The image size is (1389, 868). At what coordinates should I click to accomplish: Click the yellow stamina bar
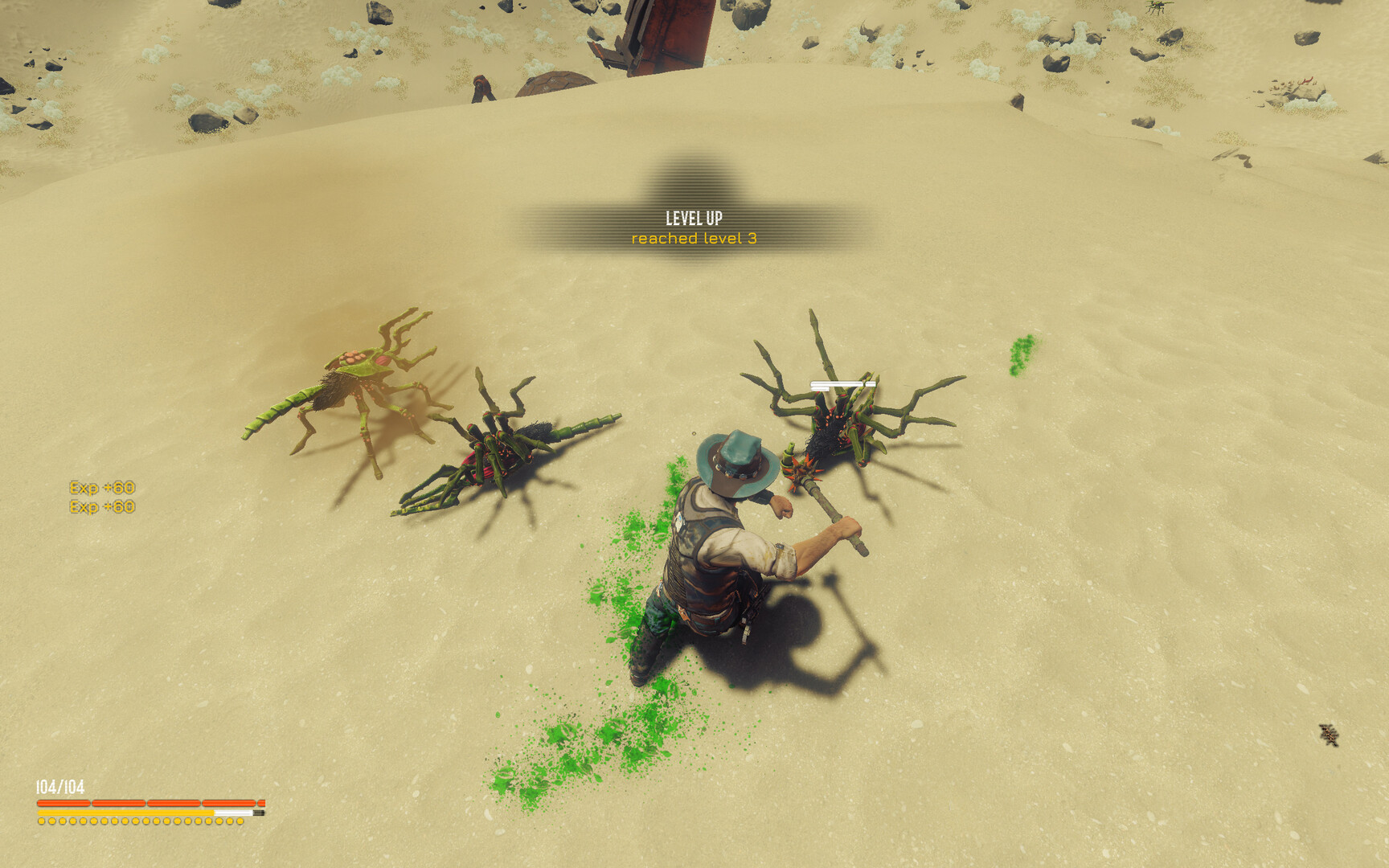coord(129,812)
